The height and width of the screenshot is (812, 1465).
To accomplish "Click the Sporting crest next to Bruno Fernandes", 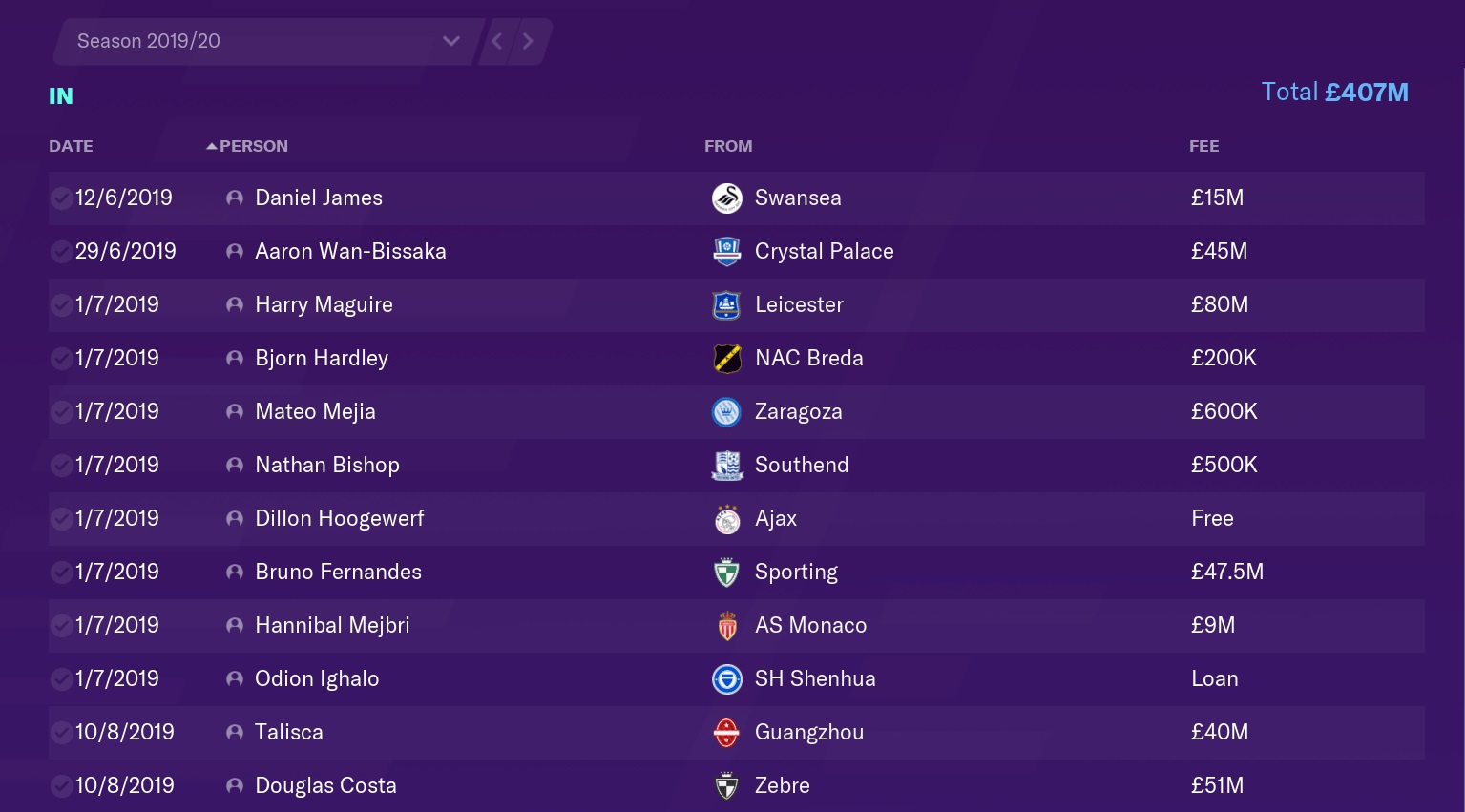I will click(726, 572).
